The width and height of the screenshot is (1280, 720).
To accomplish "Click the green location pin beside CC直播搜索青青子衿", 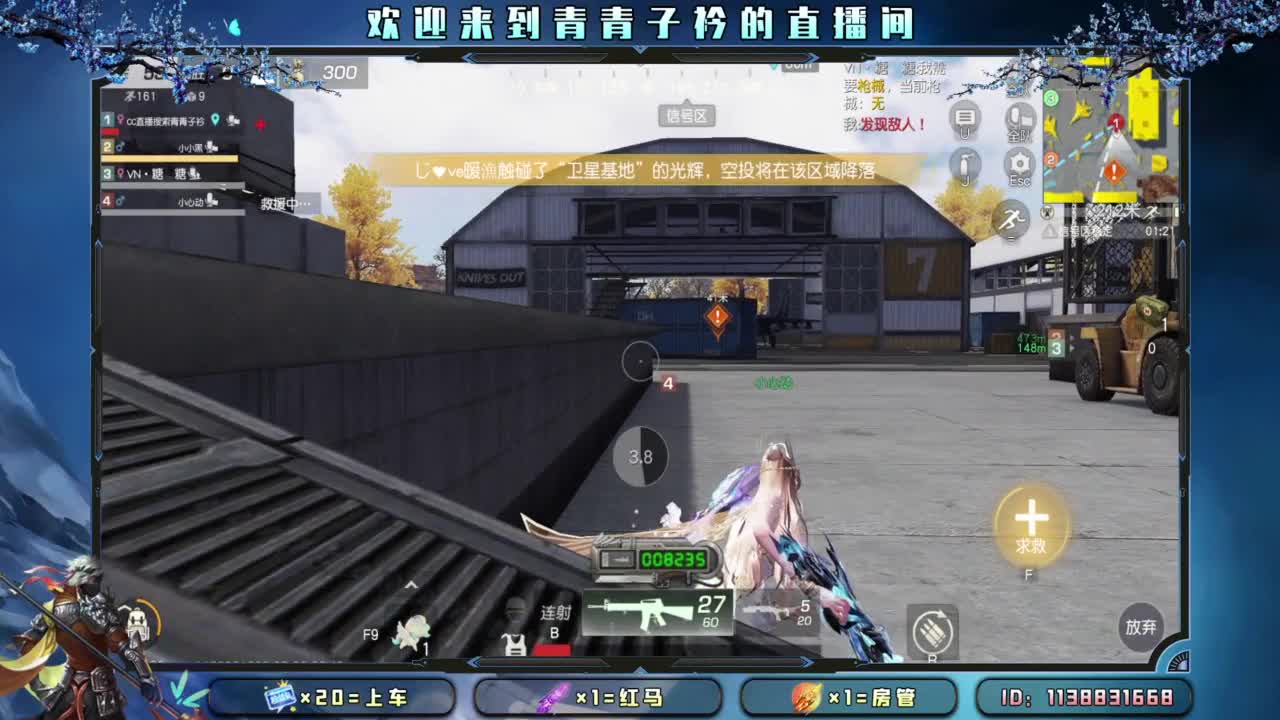I will [214, 120].
